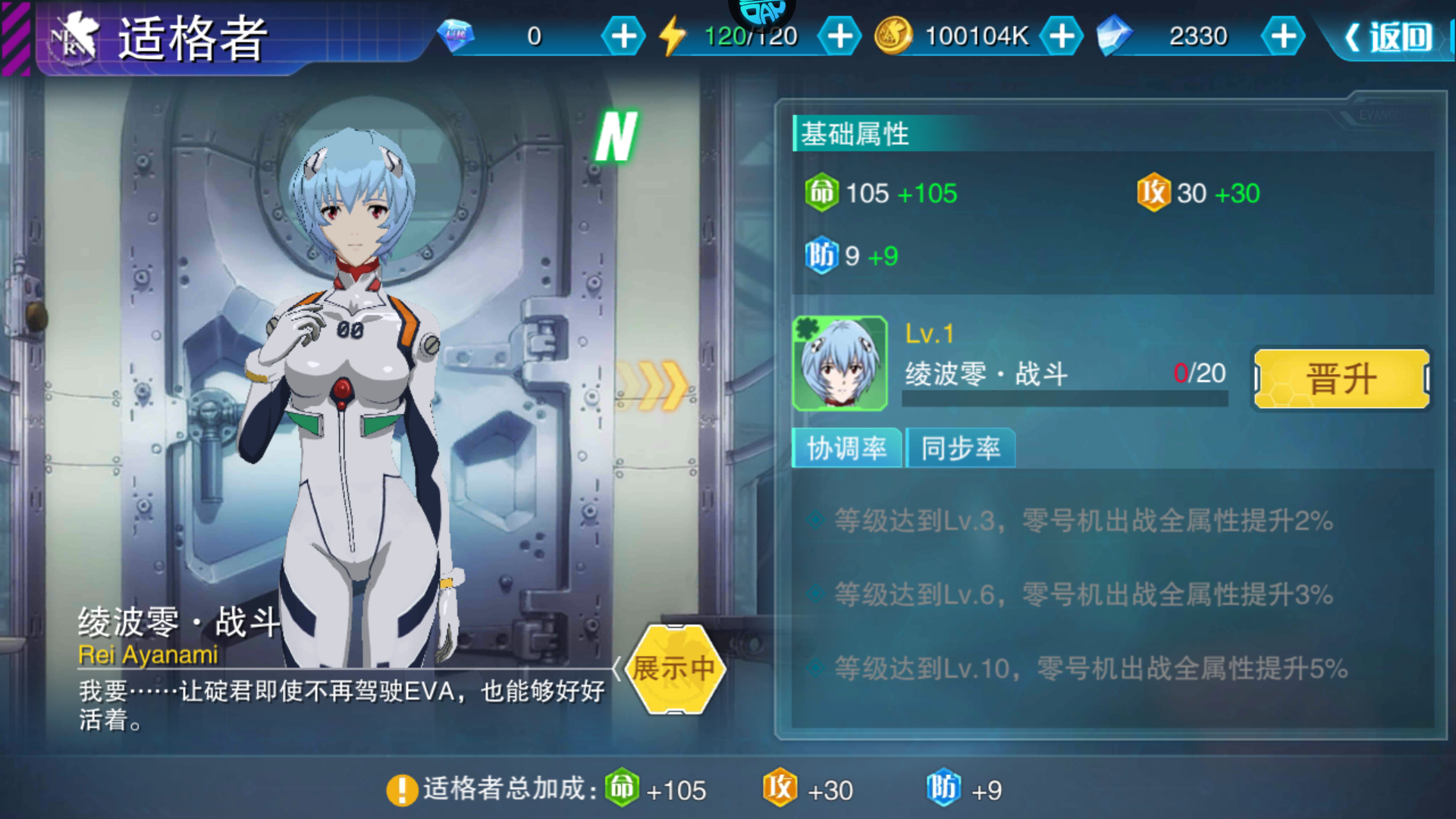Click the plus button next to crystal 2330

[1282, 34]
